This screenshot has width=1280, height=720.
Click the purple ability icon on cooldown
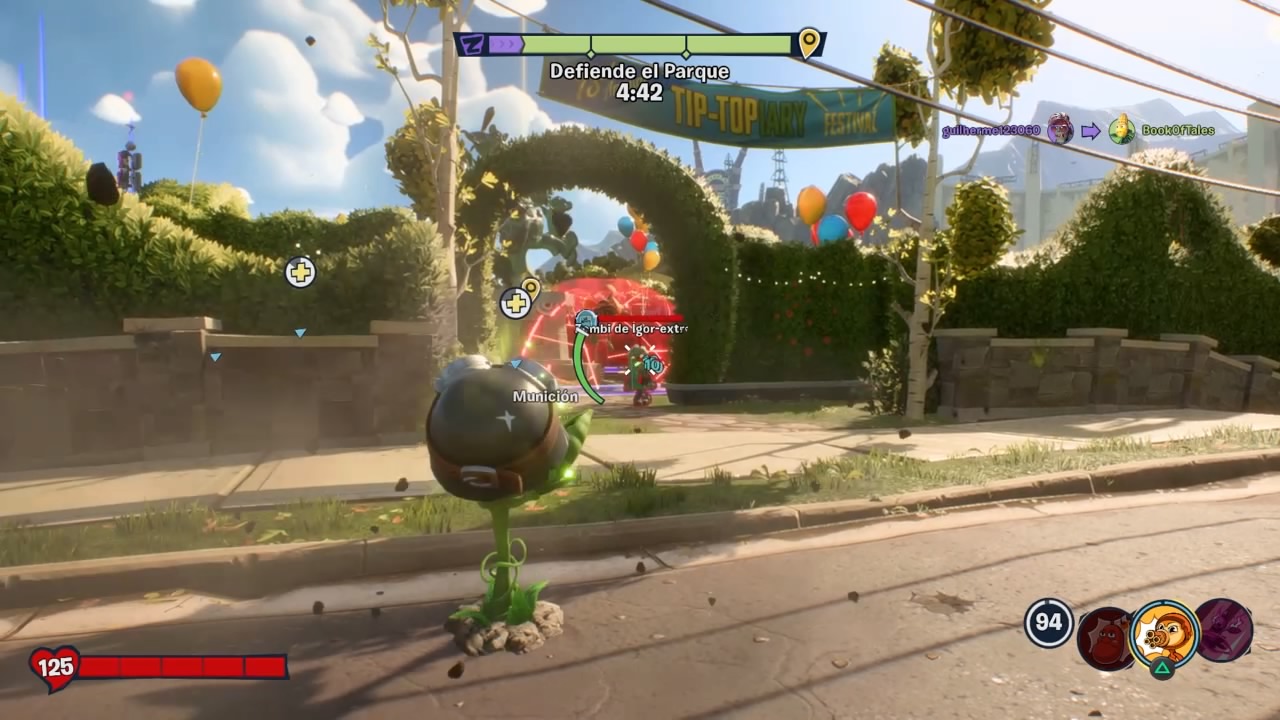point(1224,630)
